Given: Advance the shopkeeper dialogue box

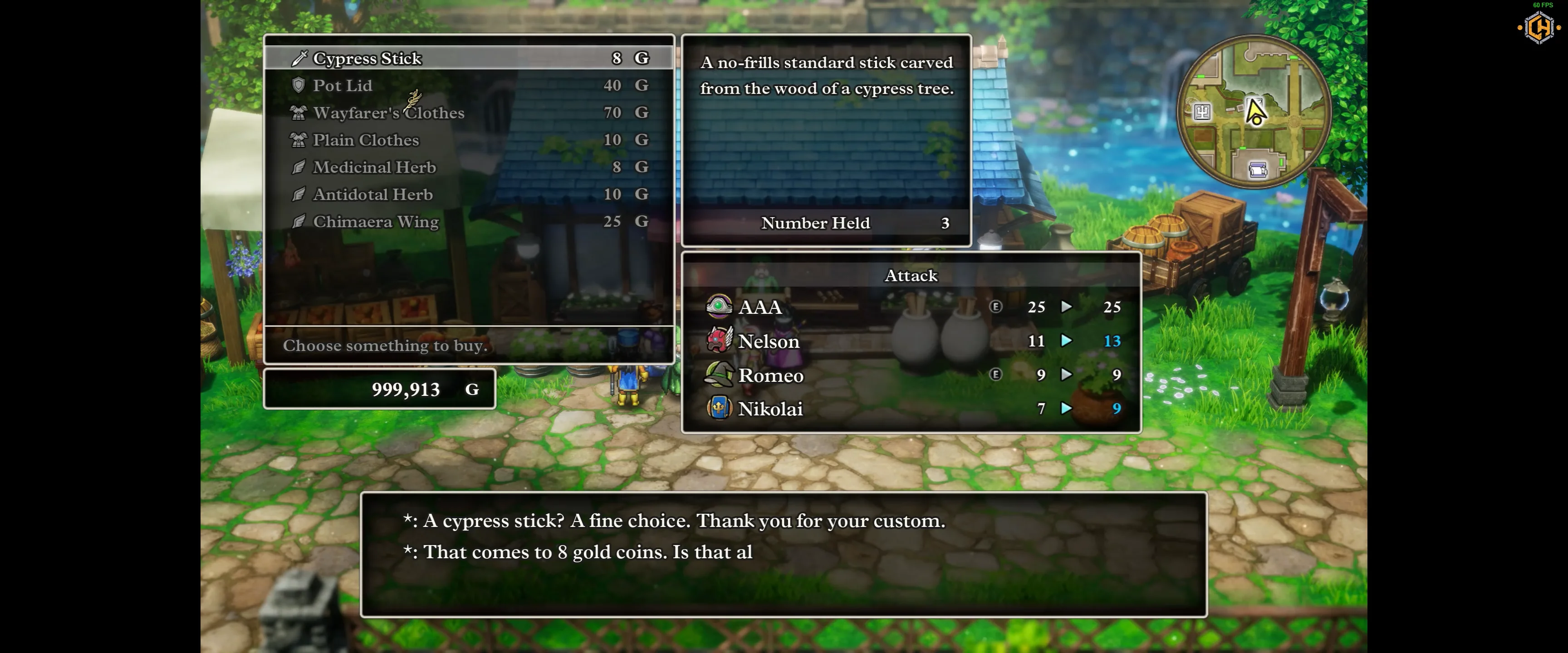Looking at the screenshot, I should point(783,554).
